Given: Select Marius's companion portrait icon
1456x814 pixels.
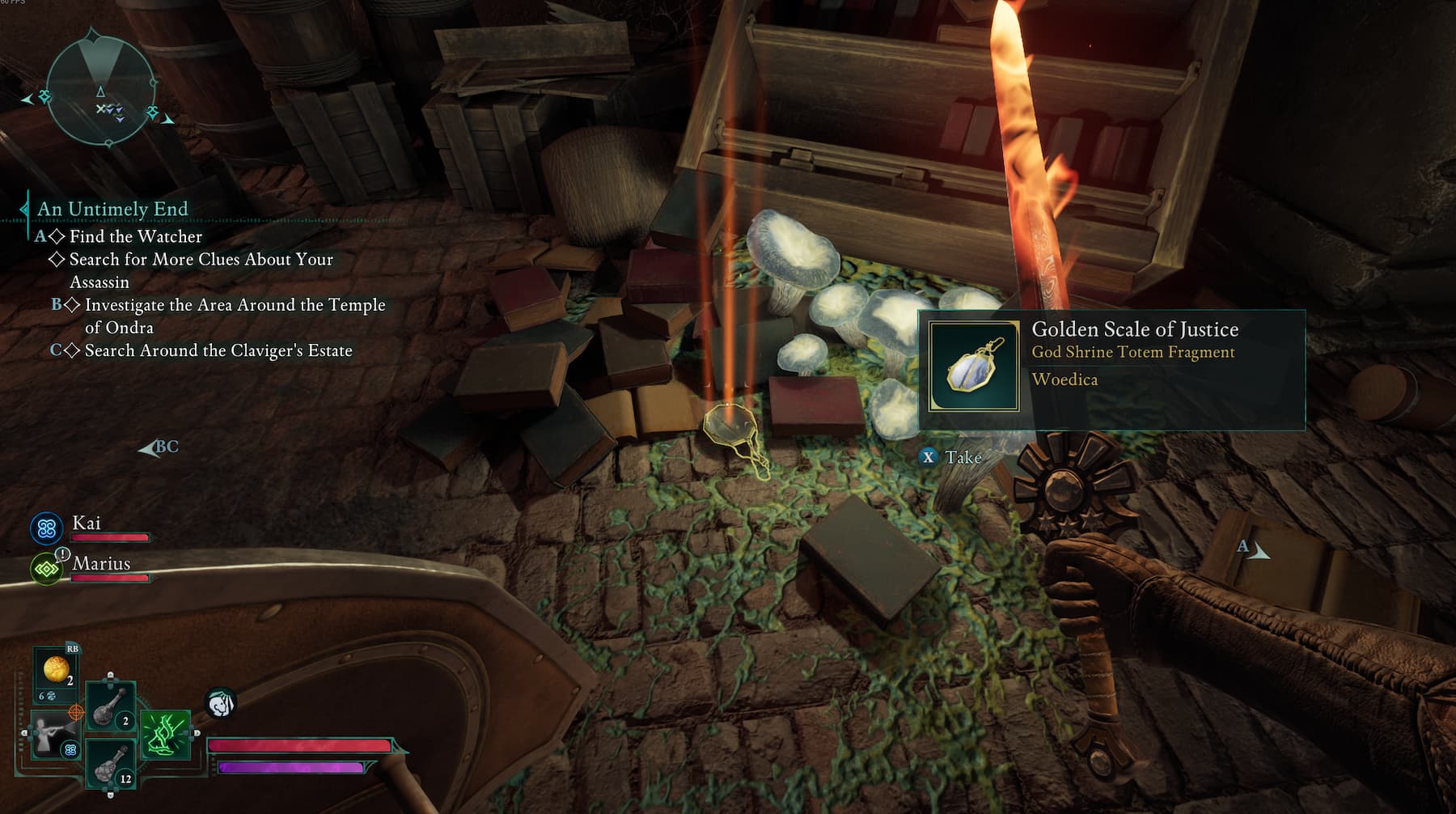Looking at the screenshot, I should [47, 569].
